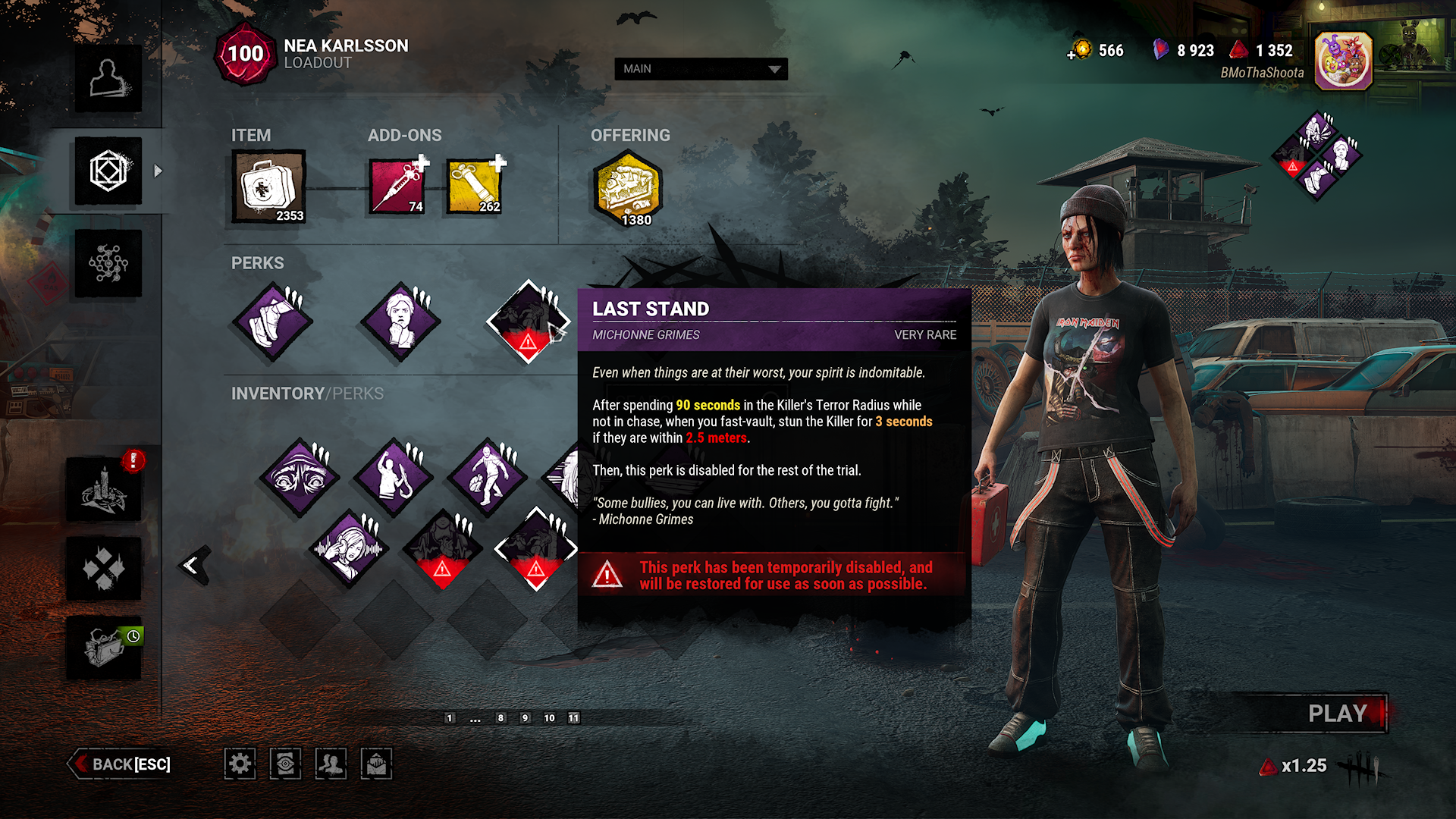Jump to perk inventory page 1

[x=450, y=718]
